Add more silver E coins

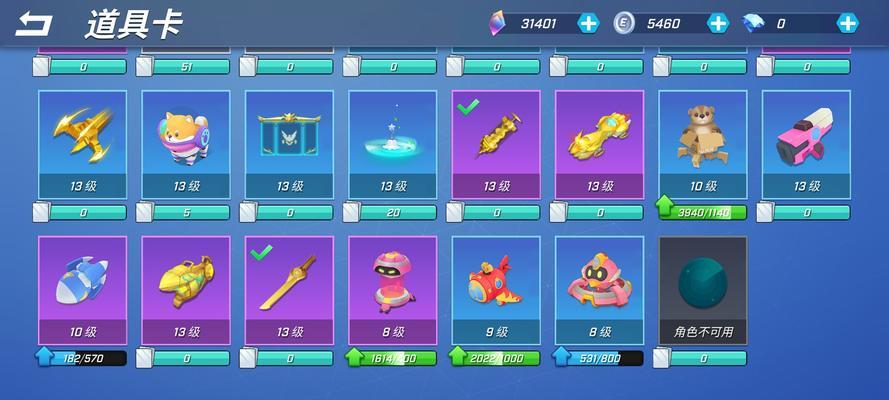[718, 23]
